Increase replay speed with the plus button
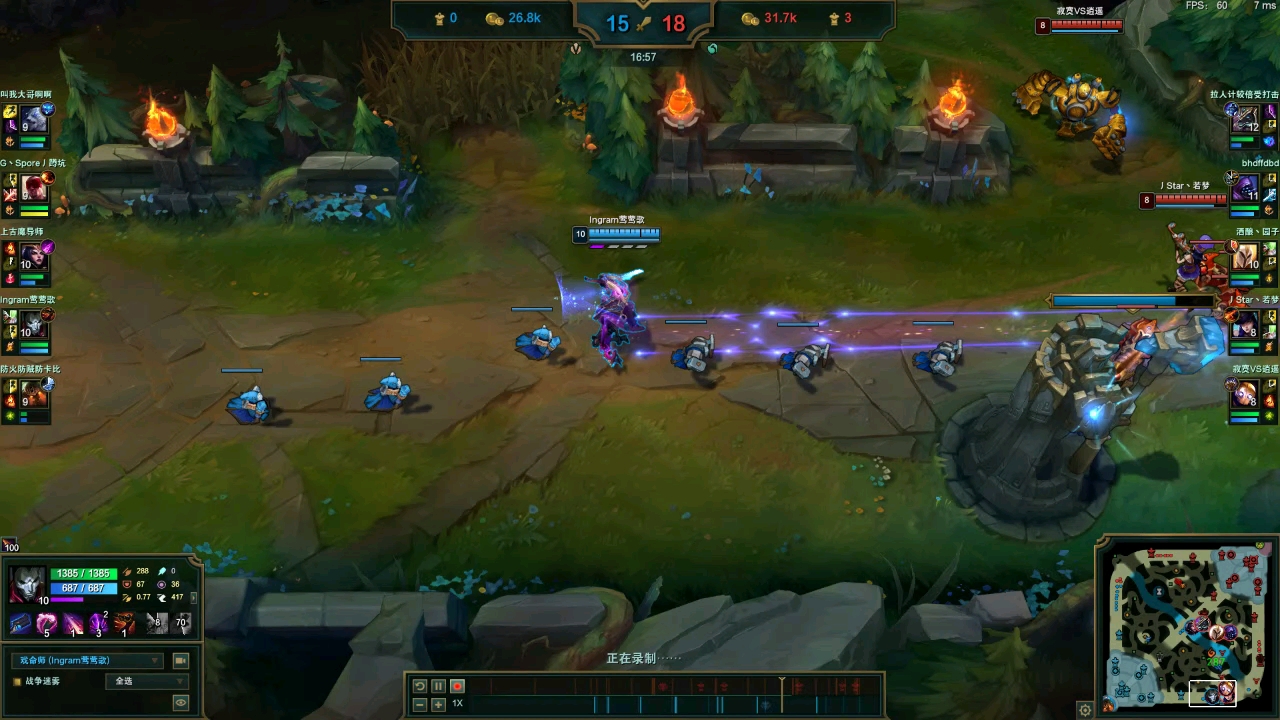This screenshot has height=720, width=1280. click(438, 704)
